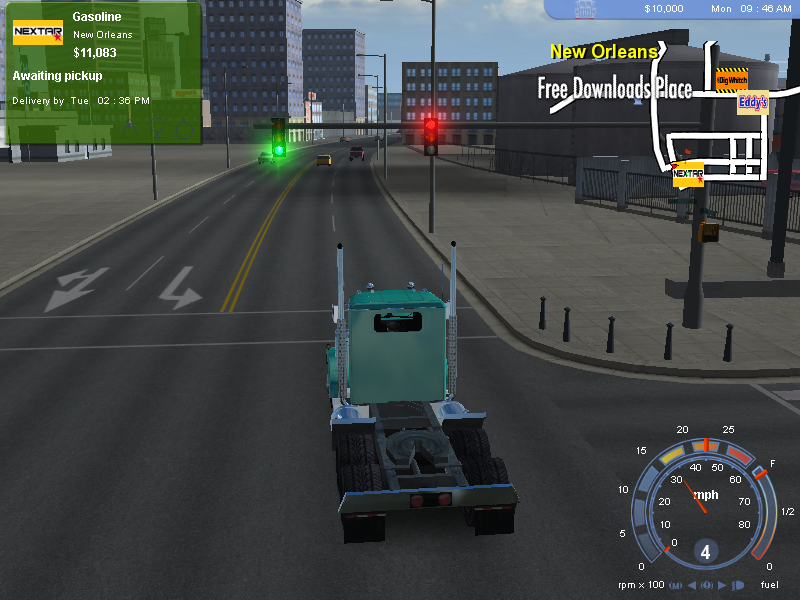The image size is (800, 600).
Task: Click the stopwatch icon in the job panel
Action: coord(184,128)
